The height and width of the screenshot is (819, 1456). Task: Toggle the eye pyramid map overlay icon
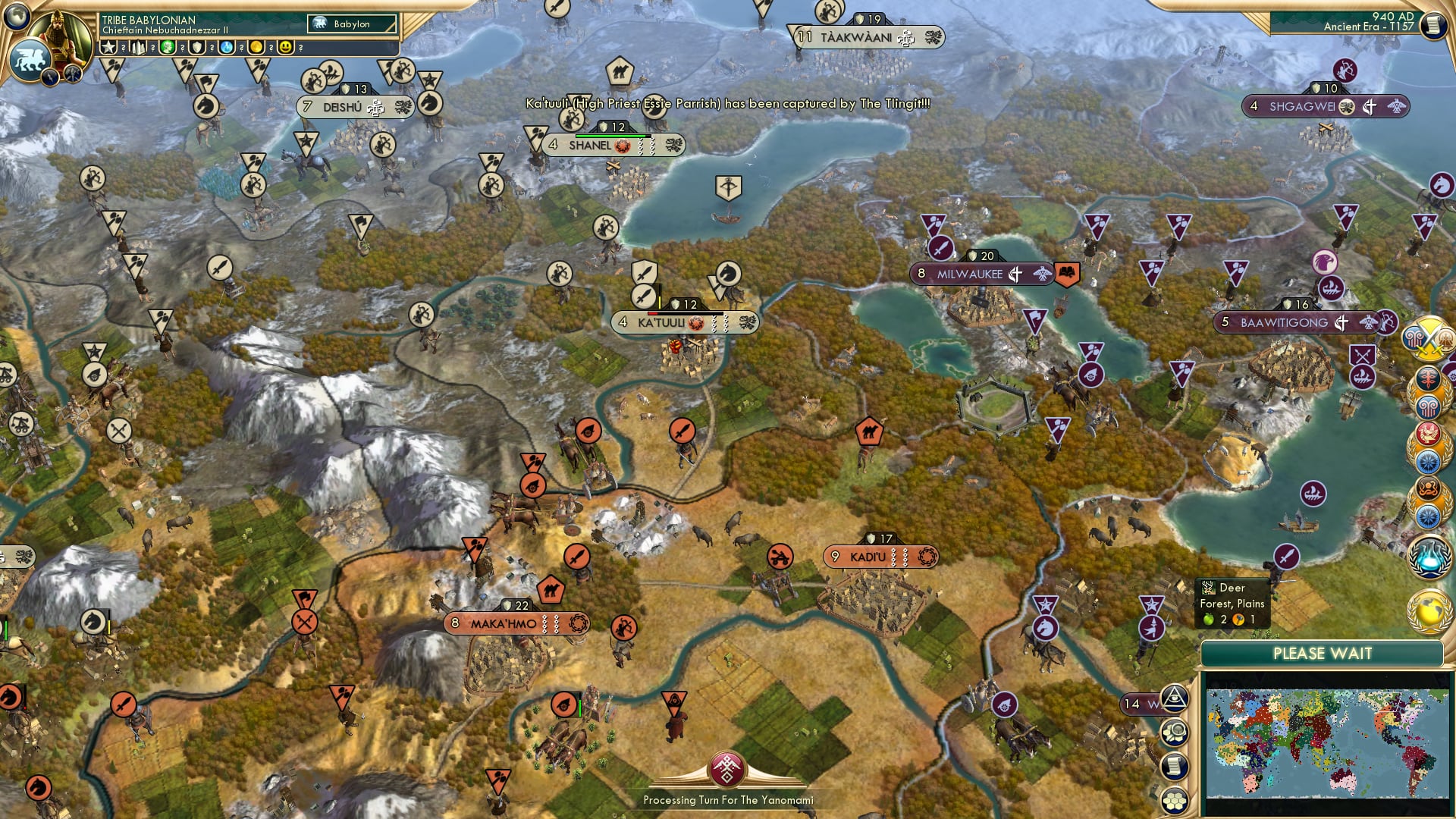(x=1175, y=698)
